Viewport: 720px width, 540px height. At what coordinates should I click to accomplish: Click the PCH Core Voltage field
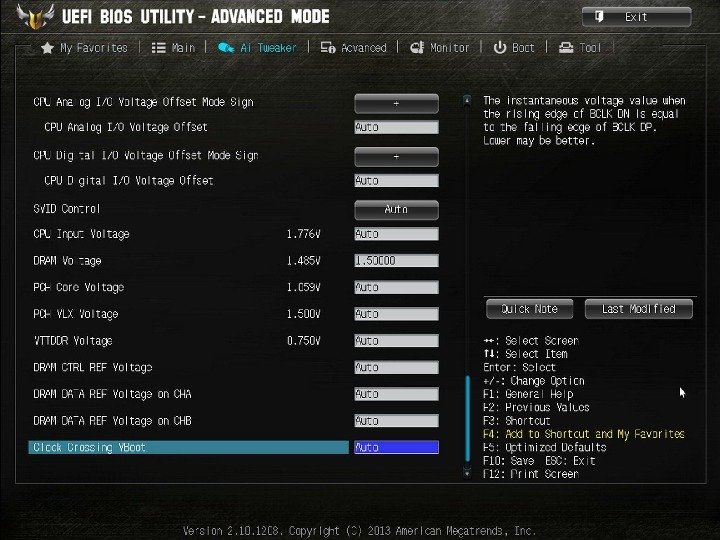pos(396,287)
